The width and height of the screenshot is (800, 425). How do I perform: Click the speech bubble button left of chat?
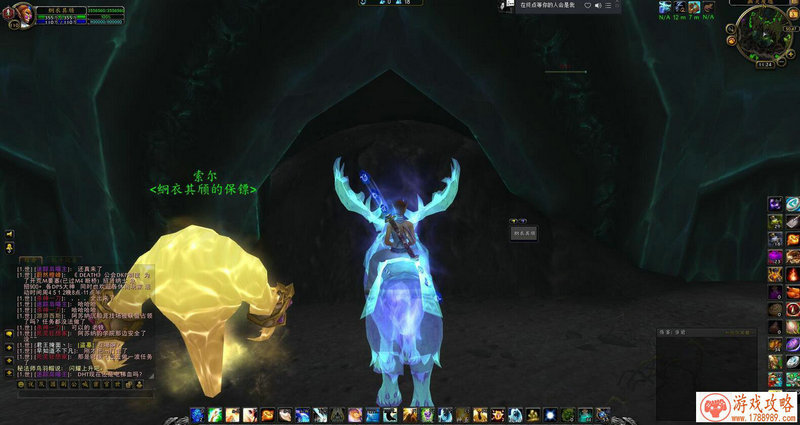9,333
